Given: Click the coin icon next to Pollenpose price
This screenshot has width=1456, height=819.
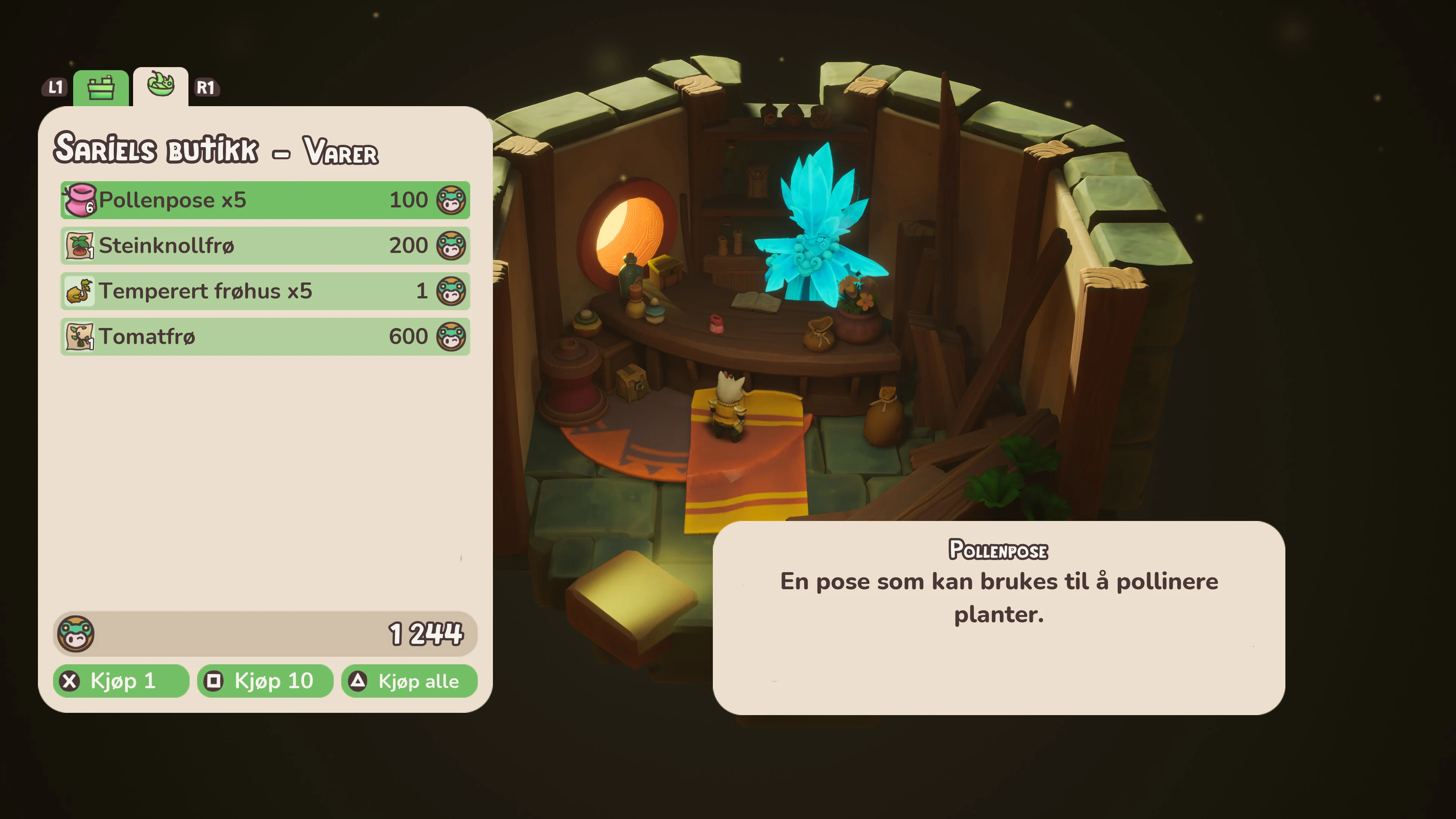Looking at the screenshot, I should pos(452,199).
